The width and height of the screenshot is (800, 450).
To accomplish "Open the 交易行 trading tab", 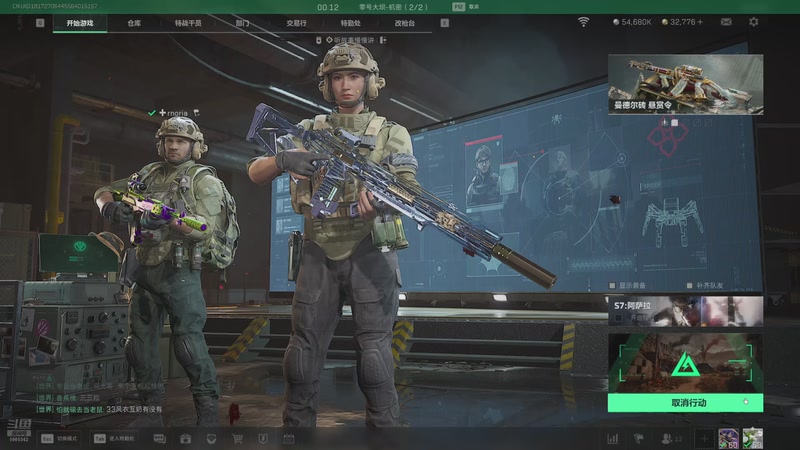I will coord(296,22).
